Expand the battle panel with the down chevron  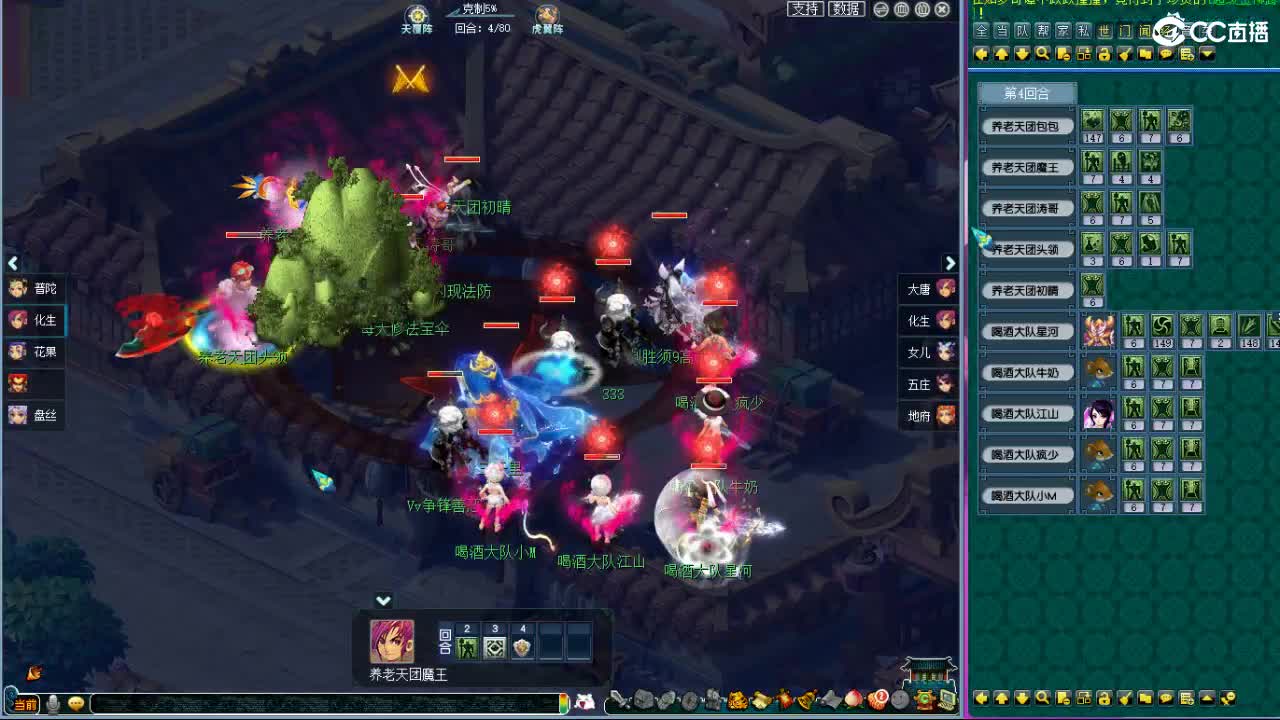click(383, 601)
